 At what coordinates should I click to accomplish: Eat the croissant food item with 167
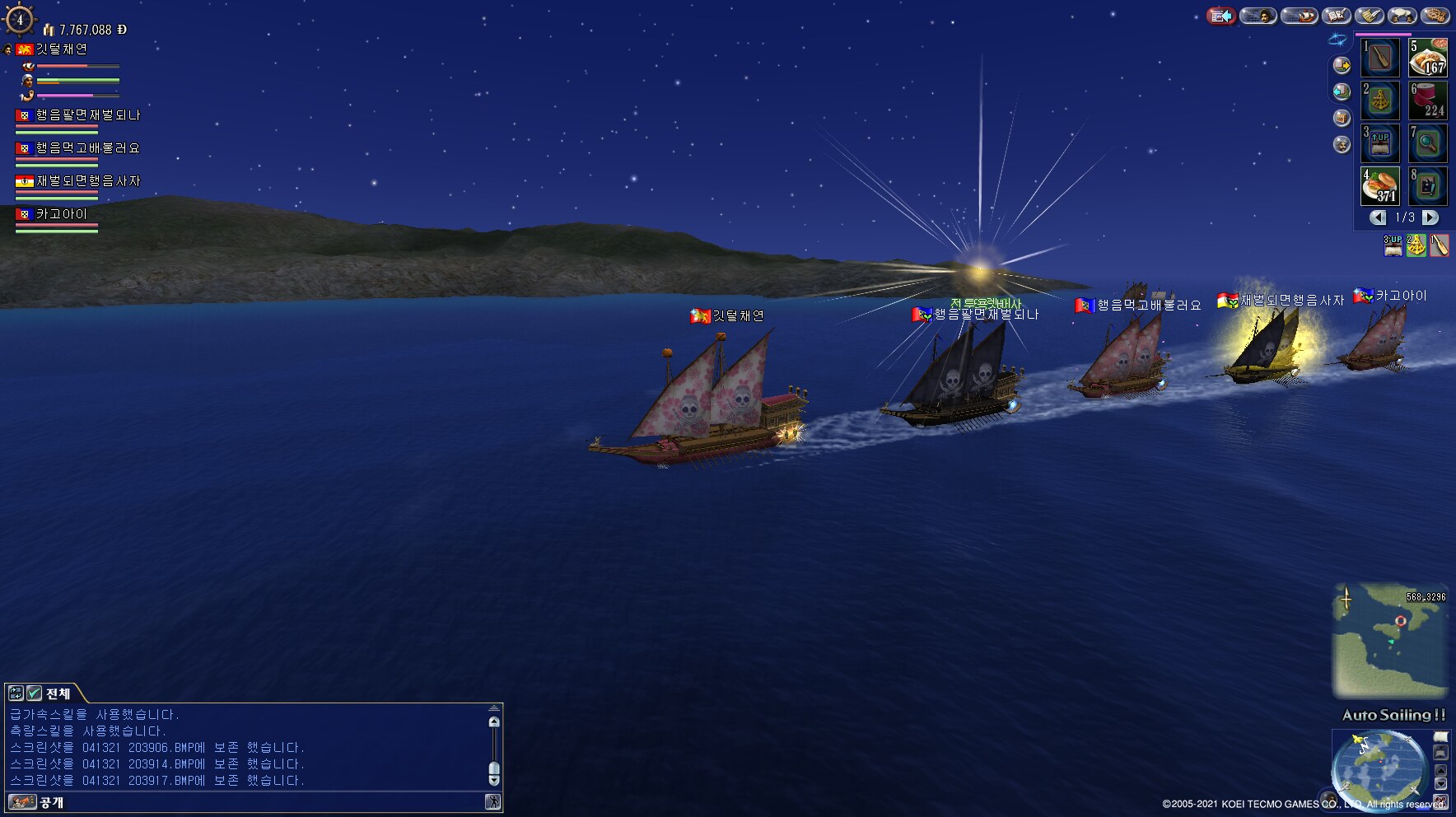pyautogui.click(x=1428, y=58)
